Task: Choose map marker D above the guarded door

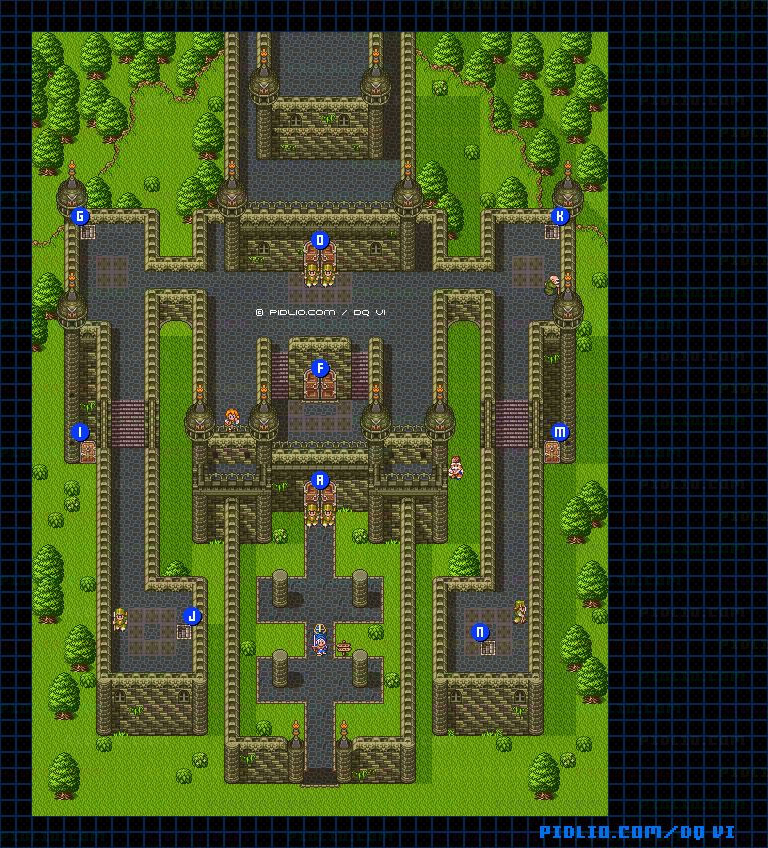Action: 320,240
